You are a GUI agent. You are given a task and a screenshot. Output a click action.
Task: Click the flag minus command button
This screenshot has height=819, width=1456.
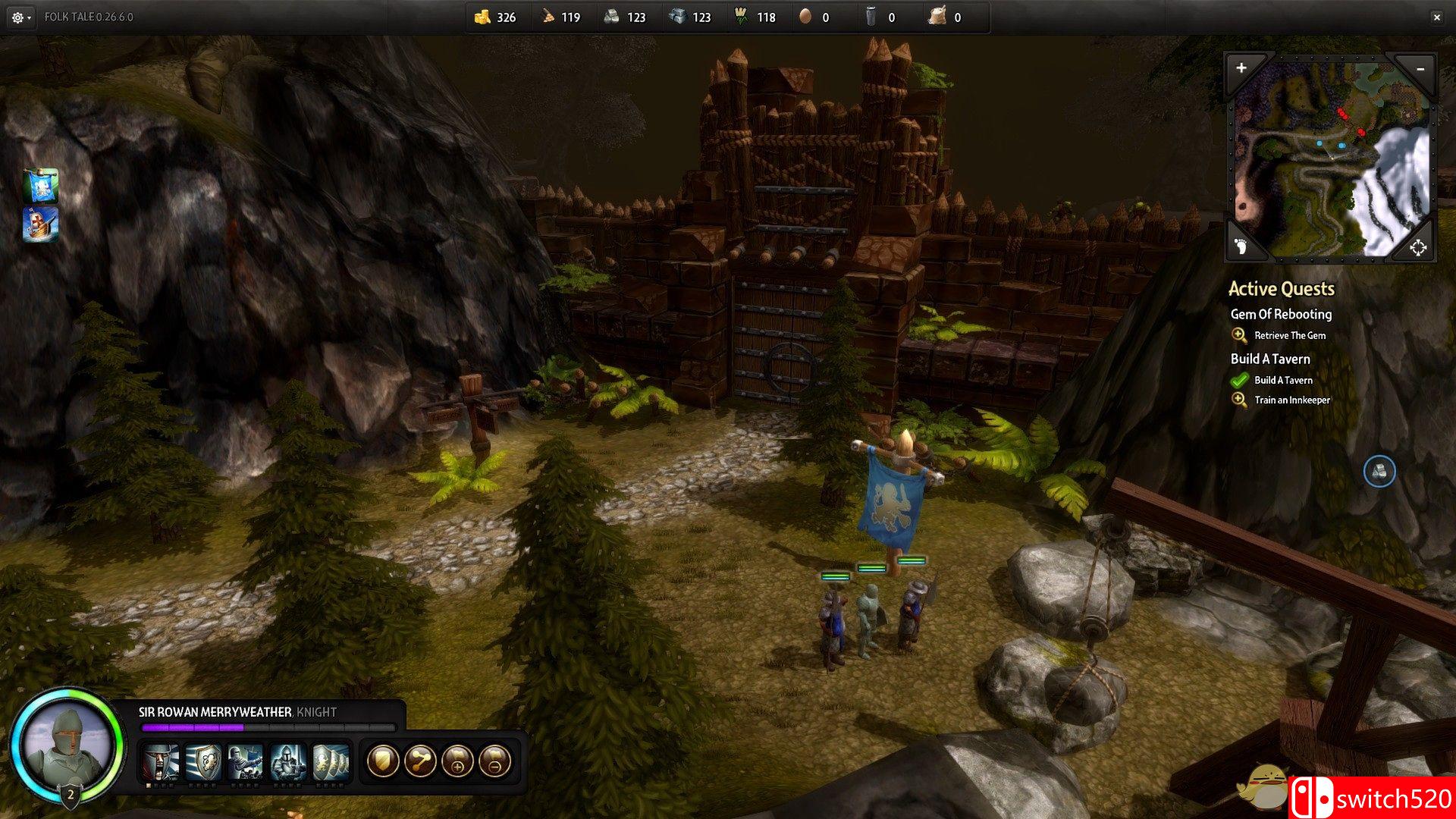click(x=494, y=761)
